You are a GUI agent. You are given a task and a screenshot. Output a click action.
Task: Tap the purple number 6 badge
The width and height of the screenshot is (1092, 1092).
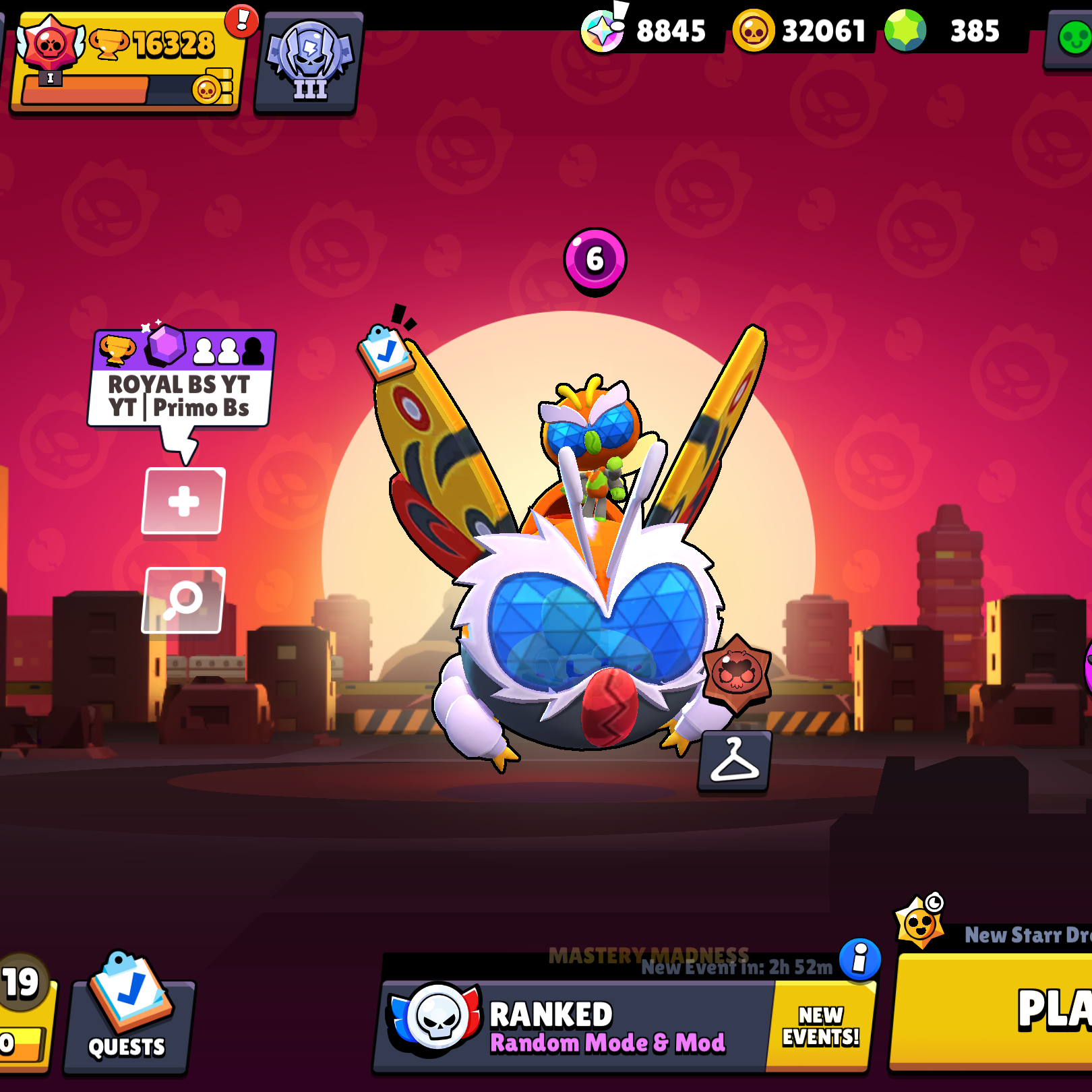click(595, 260)
